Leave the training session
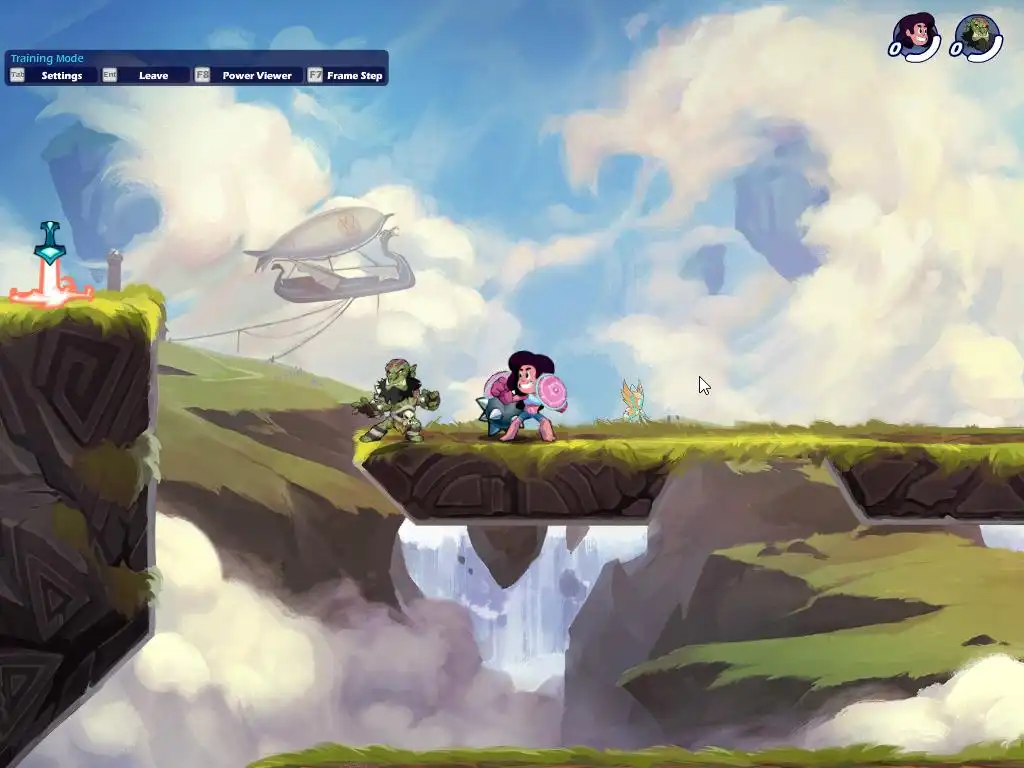The image size is (1024, 768). (x=145, y=75)
